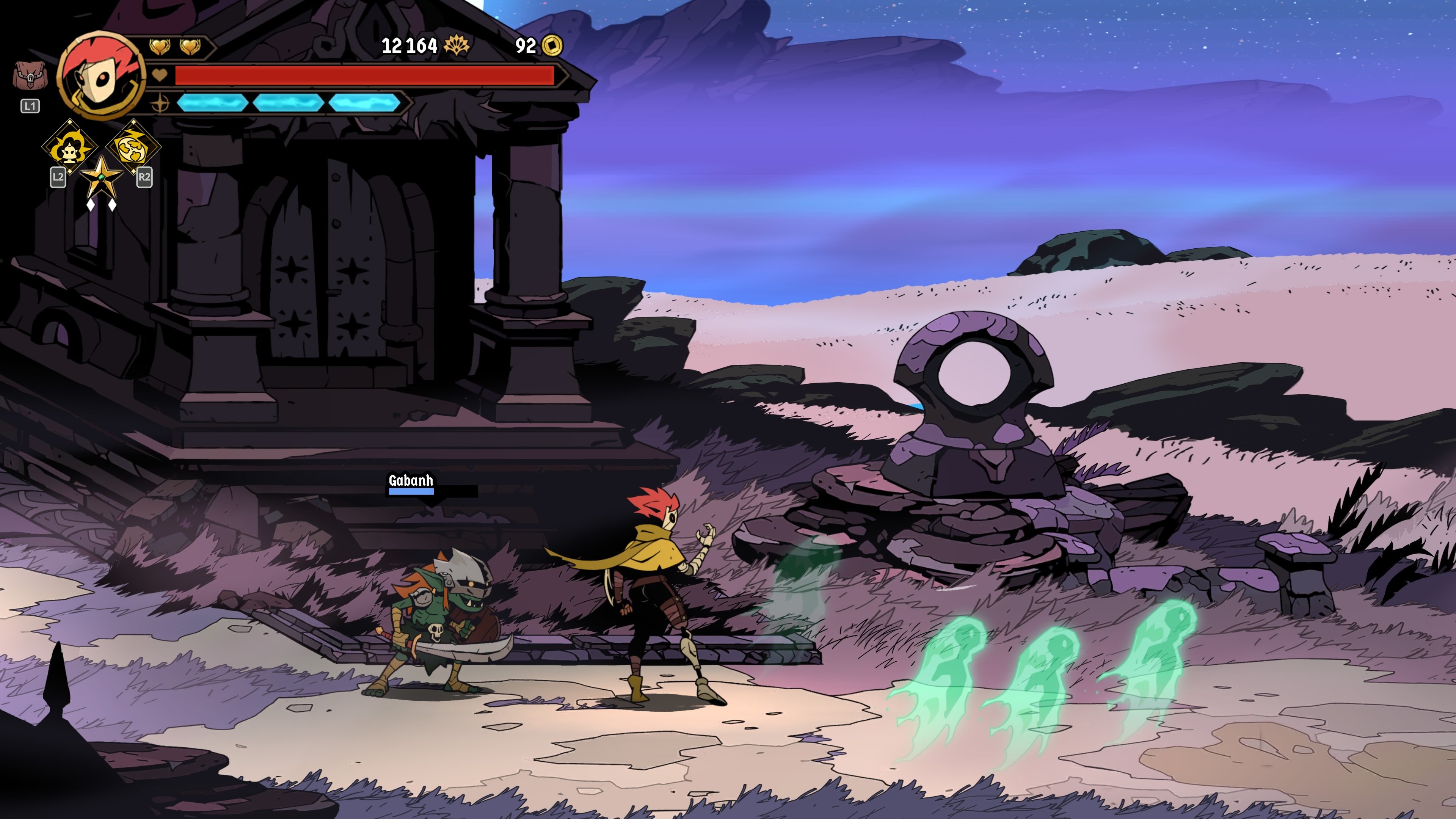Activate the lightning orb ability

(133, 146)
